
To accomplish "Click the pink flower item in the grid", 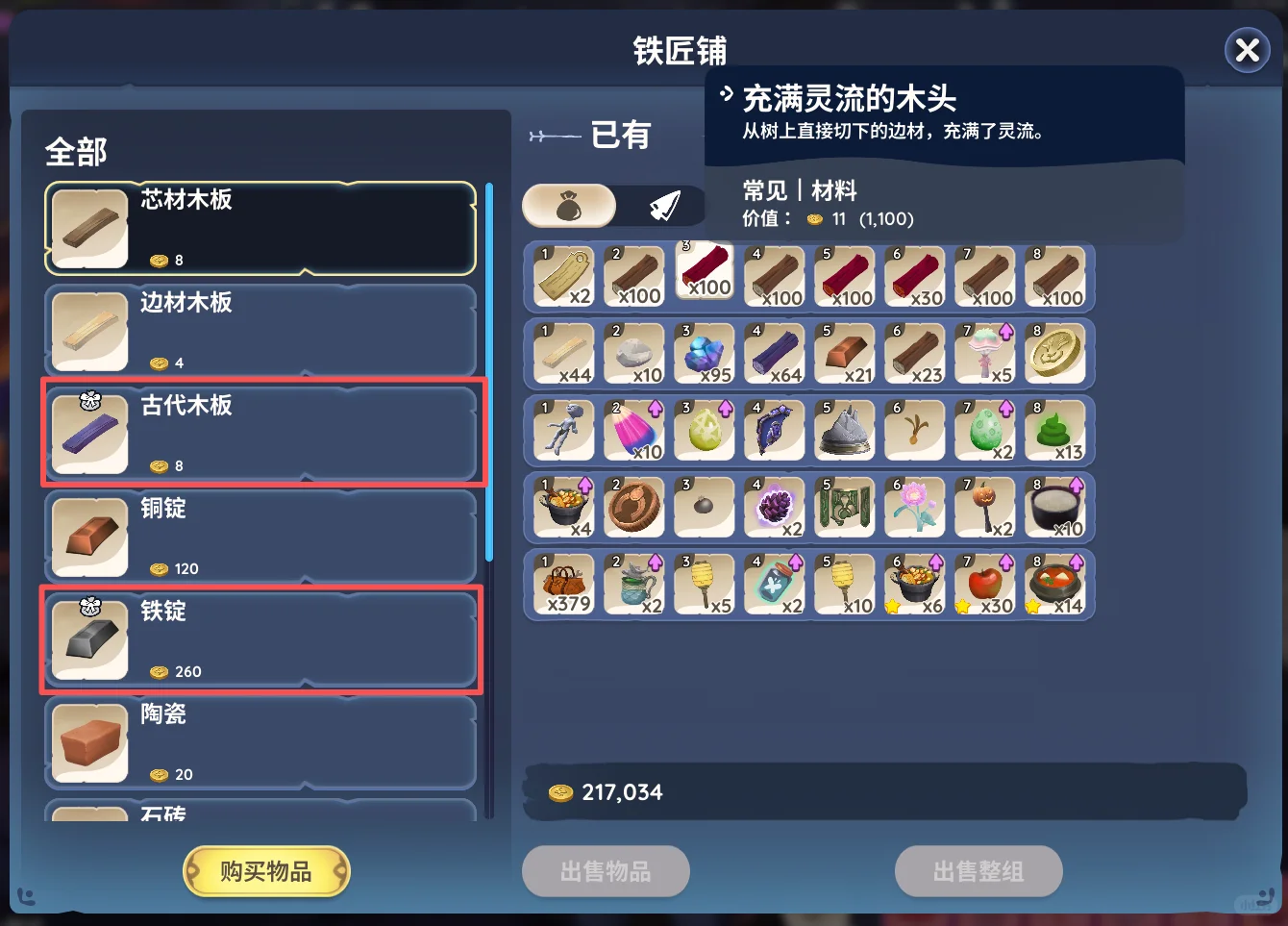I will [915, 507].
